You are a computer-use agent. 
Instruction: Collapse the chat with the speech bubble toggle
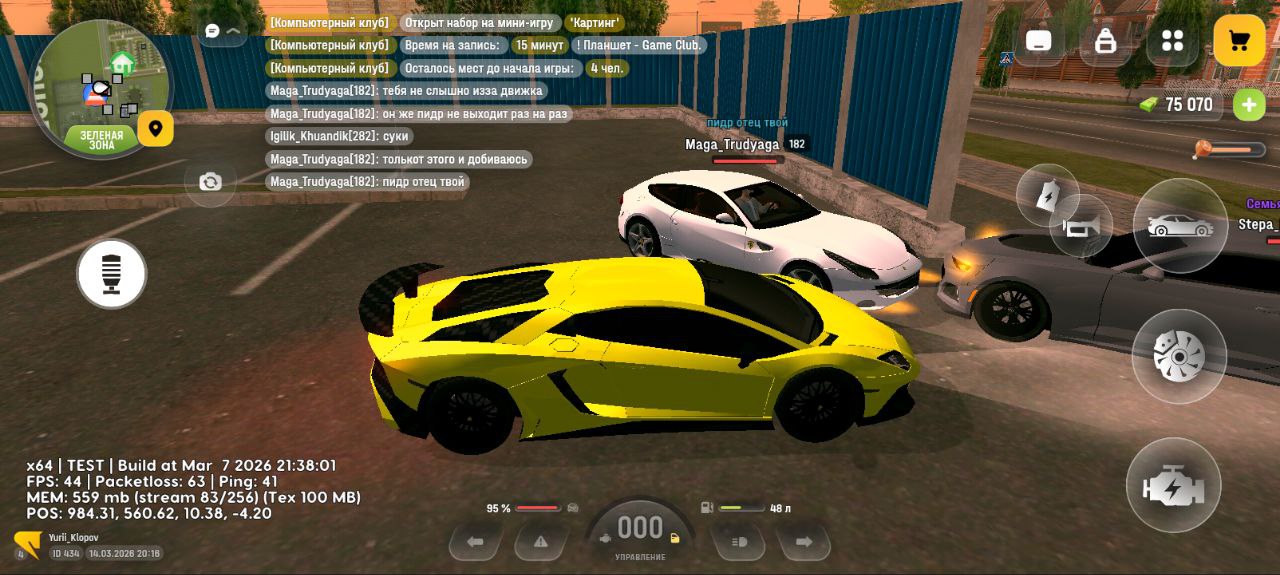(222, 32)
